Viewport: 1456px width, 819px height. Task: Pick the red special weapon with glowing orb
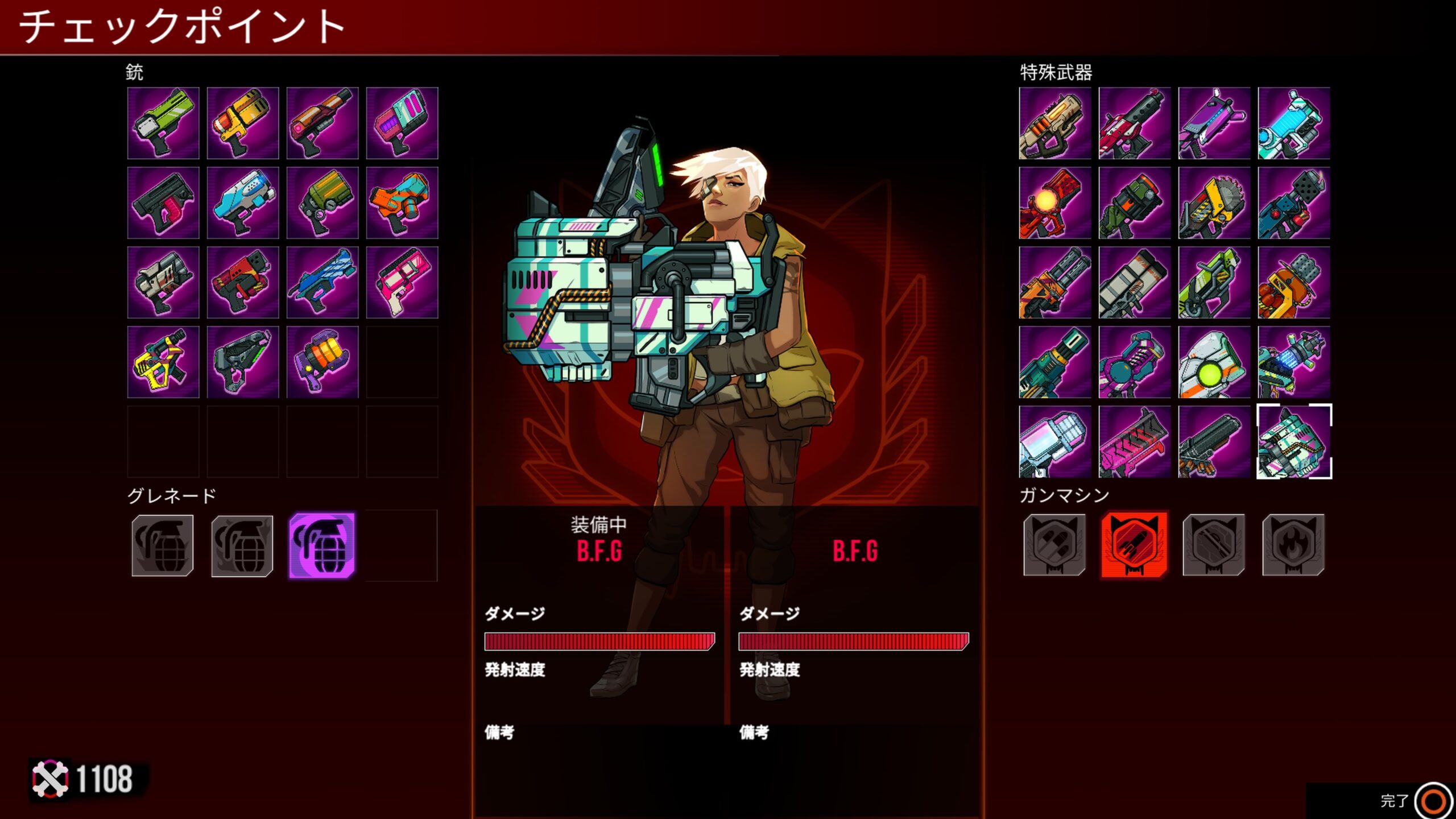click(x=1055, y=202)
